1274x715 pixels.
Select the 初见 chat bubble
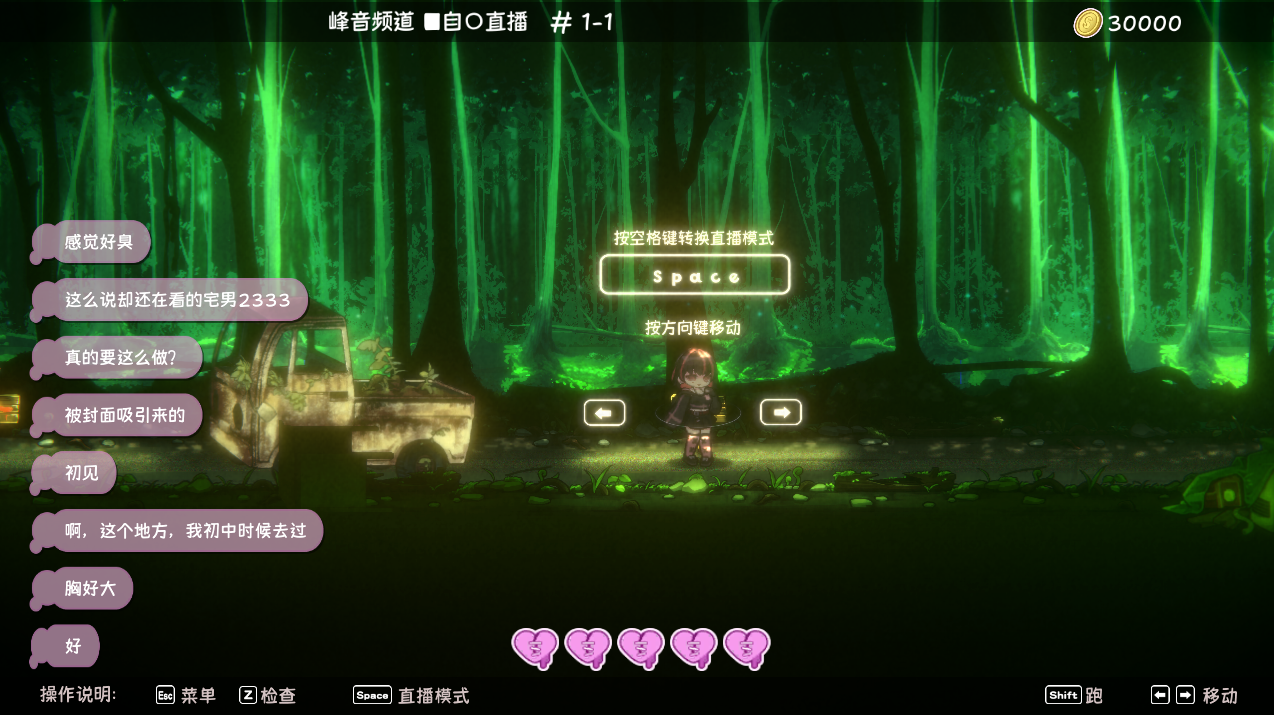coord(82,473)
